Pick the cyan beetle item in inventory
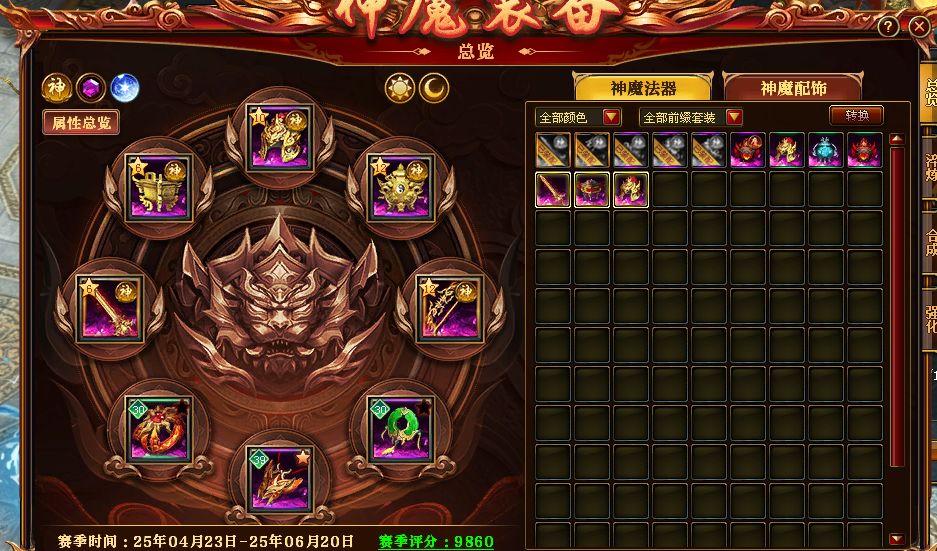937x551 pixels. pyautogui.click(x=825, y=150)
